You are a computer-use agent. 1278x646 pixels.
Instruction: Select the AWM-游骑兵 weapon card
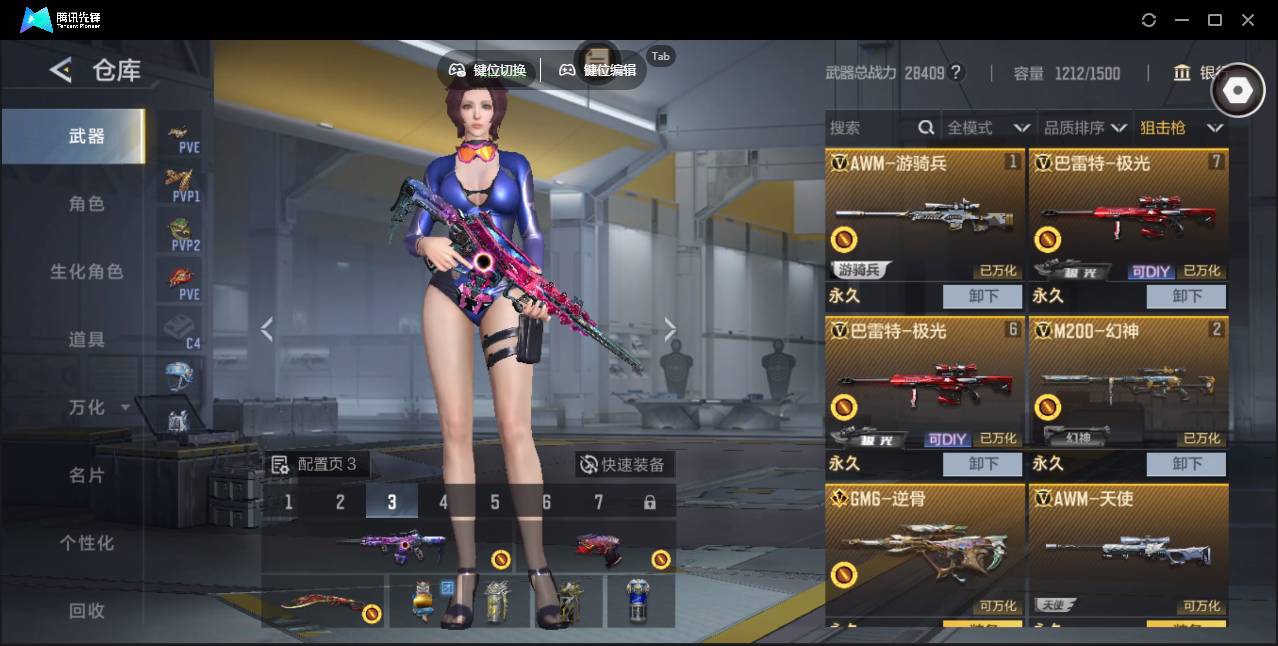point(925,215)
